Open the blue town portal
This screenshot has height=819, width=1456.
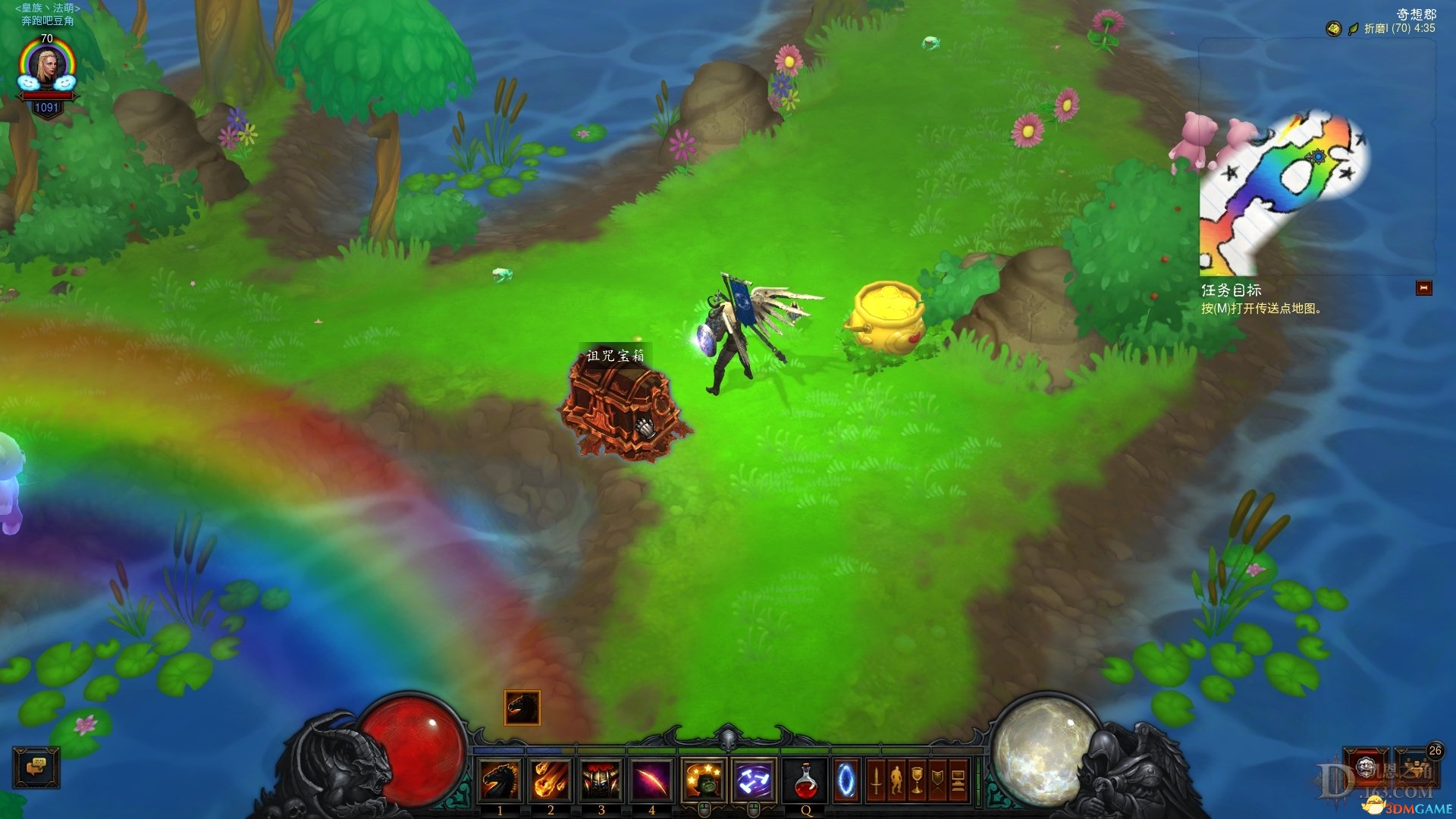(x=846, y=780)
